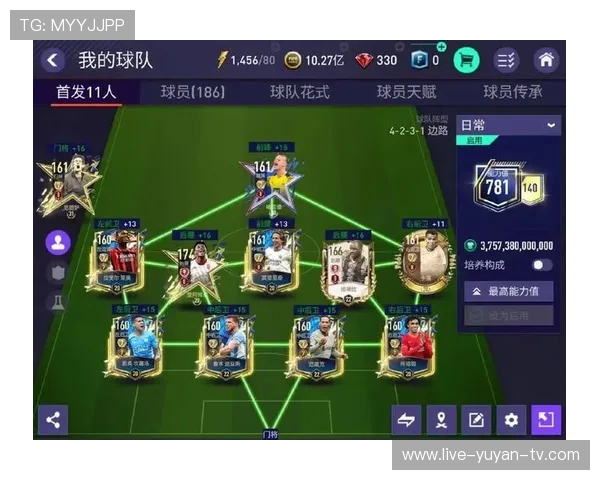Expand the 日常 squad dropdown

coord(508,125)
